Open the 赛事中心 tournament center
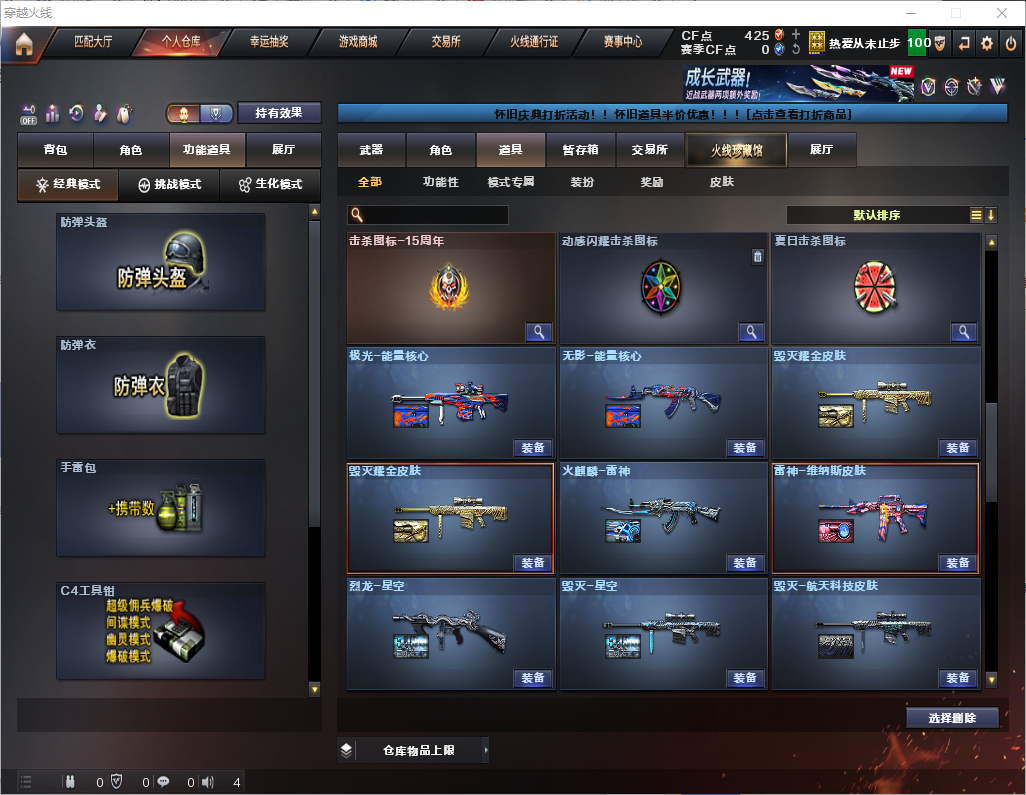 622,42
